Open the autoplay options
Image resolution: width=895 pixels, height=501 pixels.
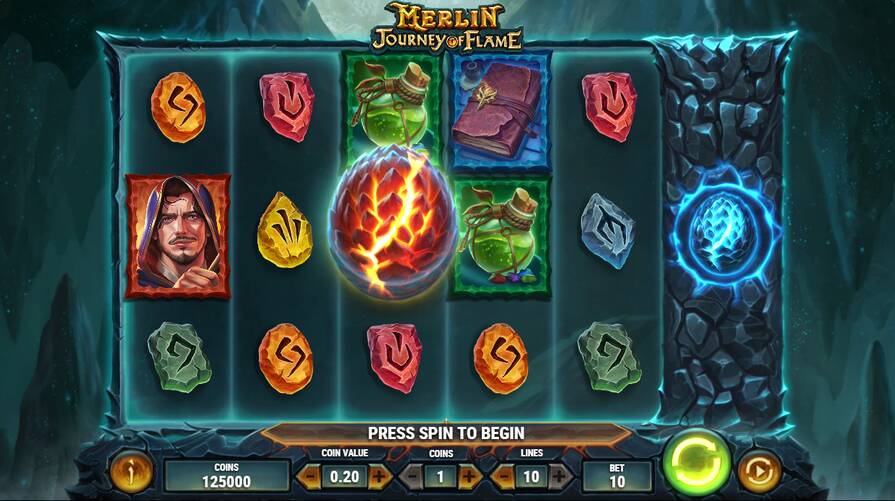[758, 470]
